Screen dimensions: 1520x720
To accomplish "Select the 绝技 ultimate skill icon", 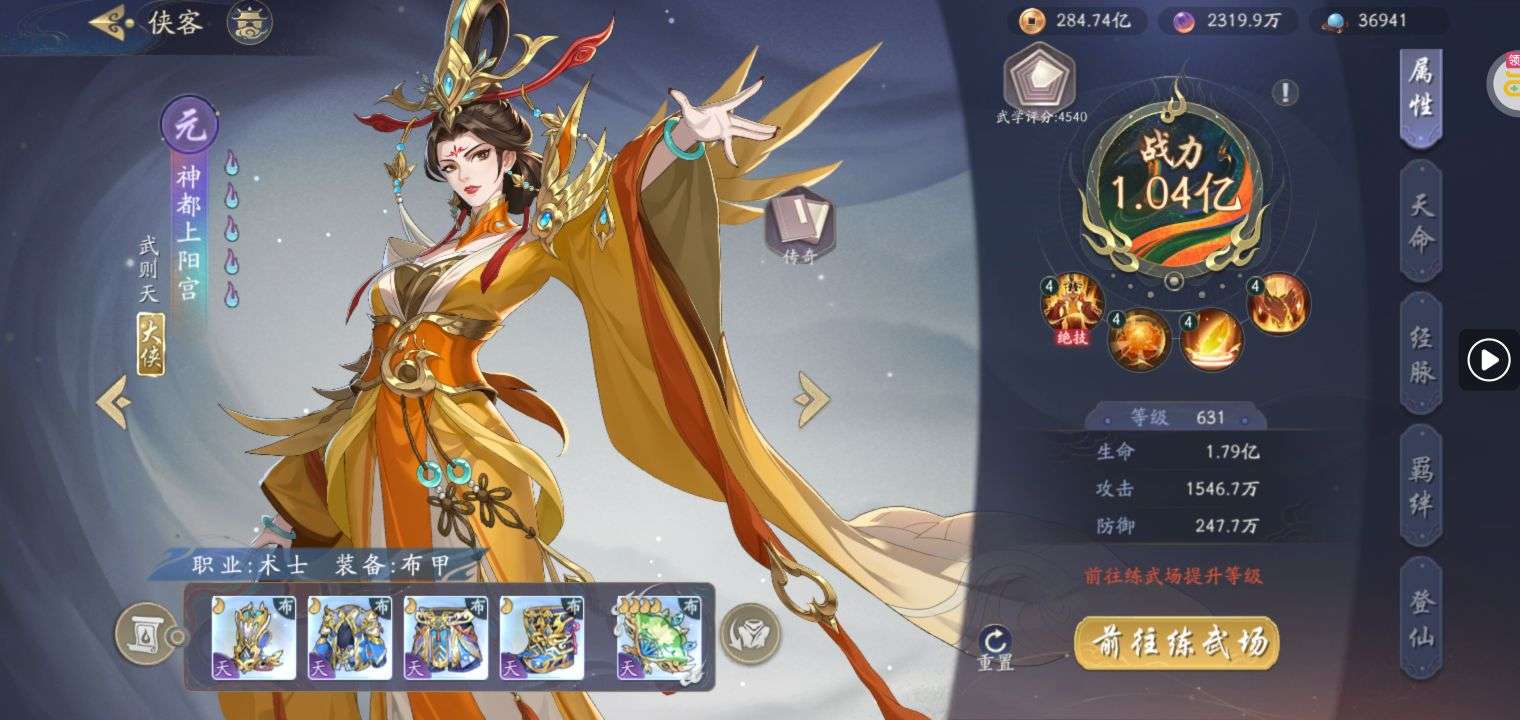I will tap(1072, 305).
